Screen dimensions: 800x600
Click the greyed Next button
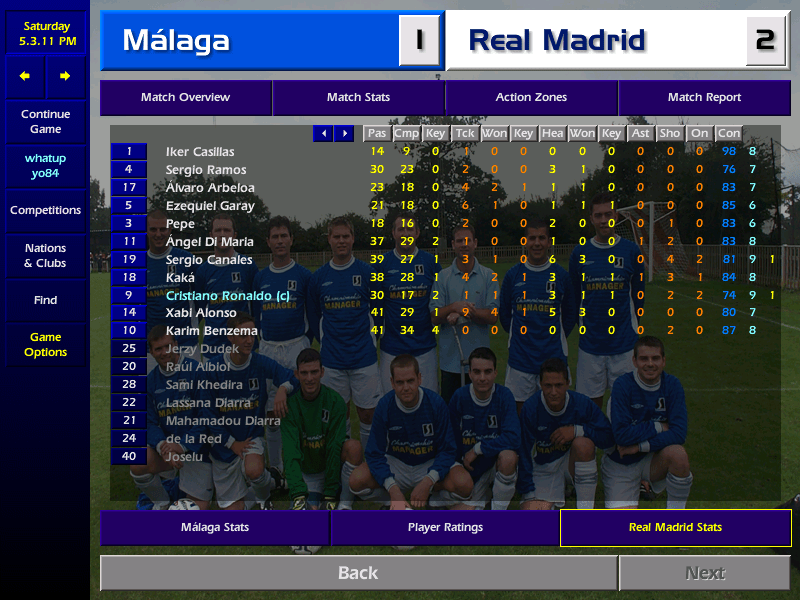(704, 573)
